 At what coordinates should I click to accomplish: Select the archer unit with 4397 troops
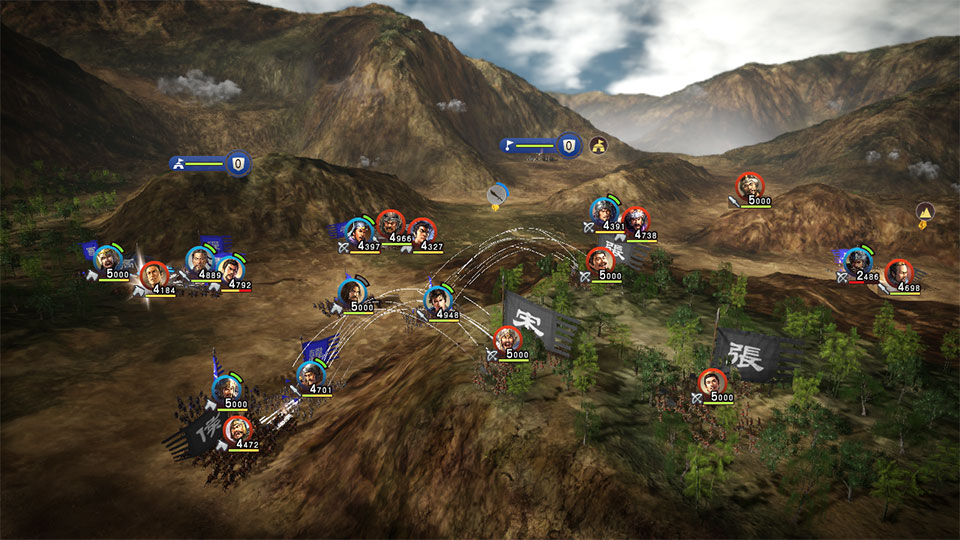click(357, 231)
